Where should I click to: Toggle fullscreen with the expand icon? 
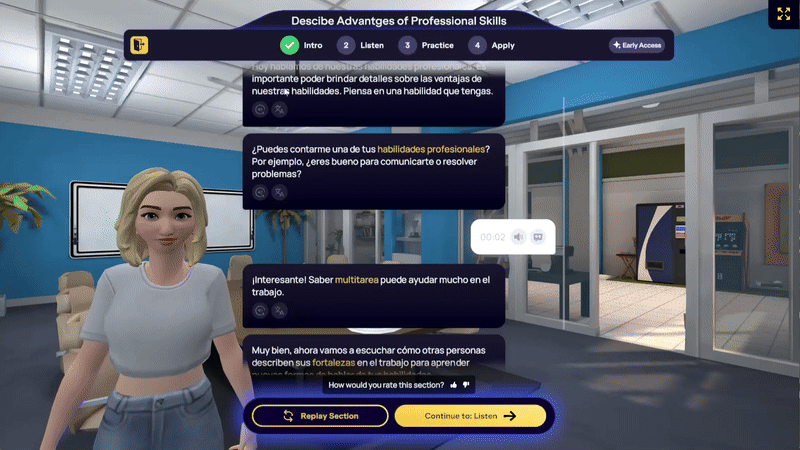(782, 14)
